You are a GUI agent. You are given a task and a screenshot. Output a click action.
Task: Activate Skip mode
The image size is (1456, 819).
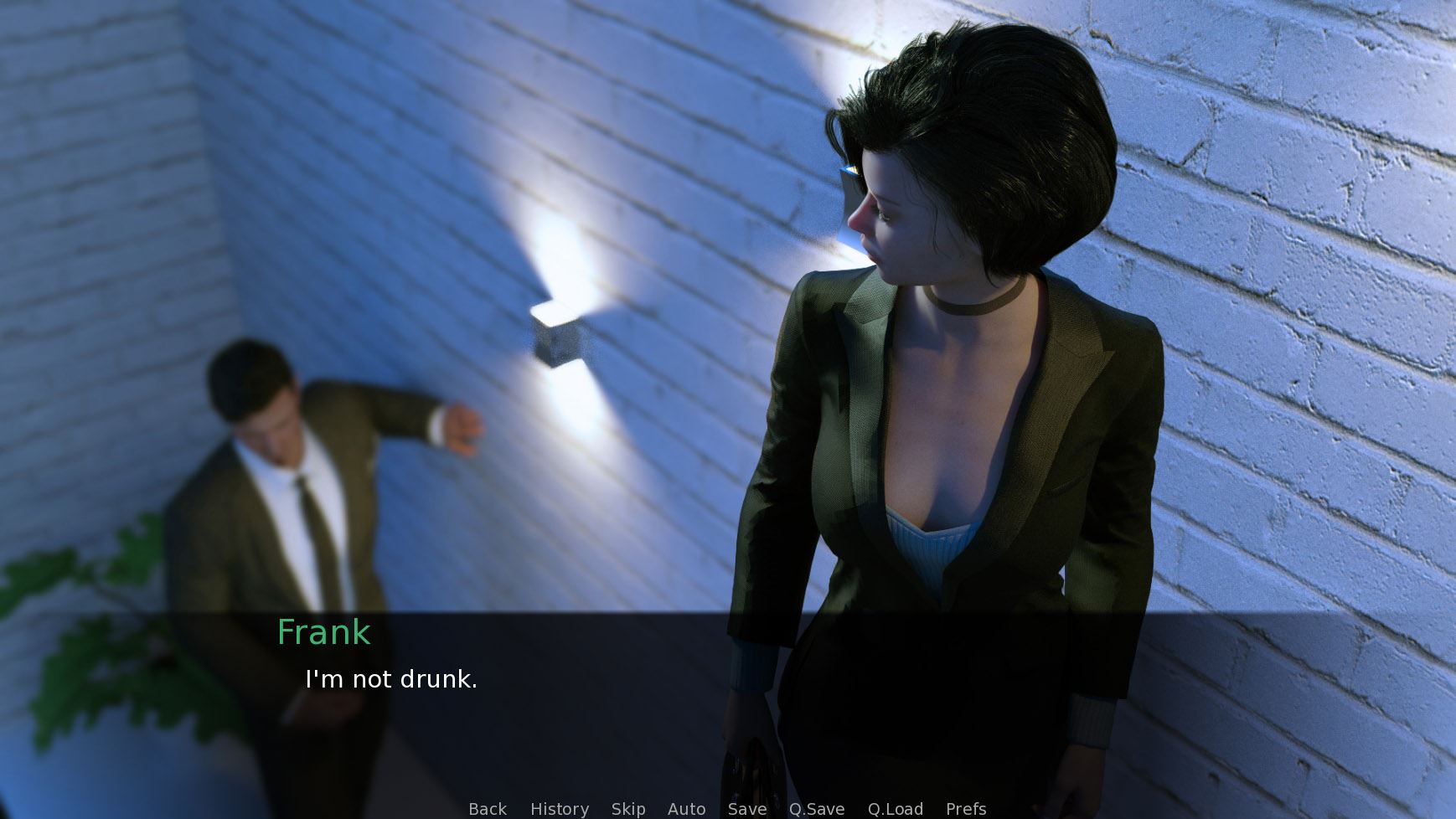pos(627,809)
